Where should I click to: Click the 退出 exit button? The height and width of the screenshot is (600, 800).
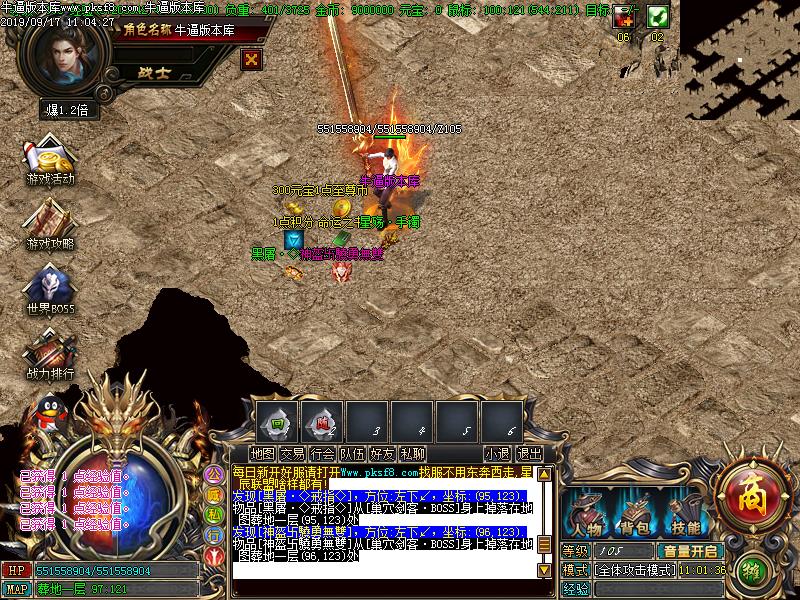529,453
